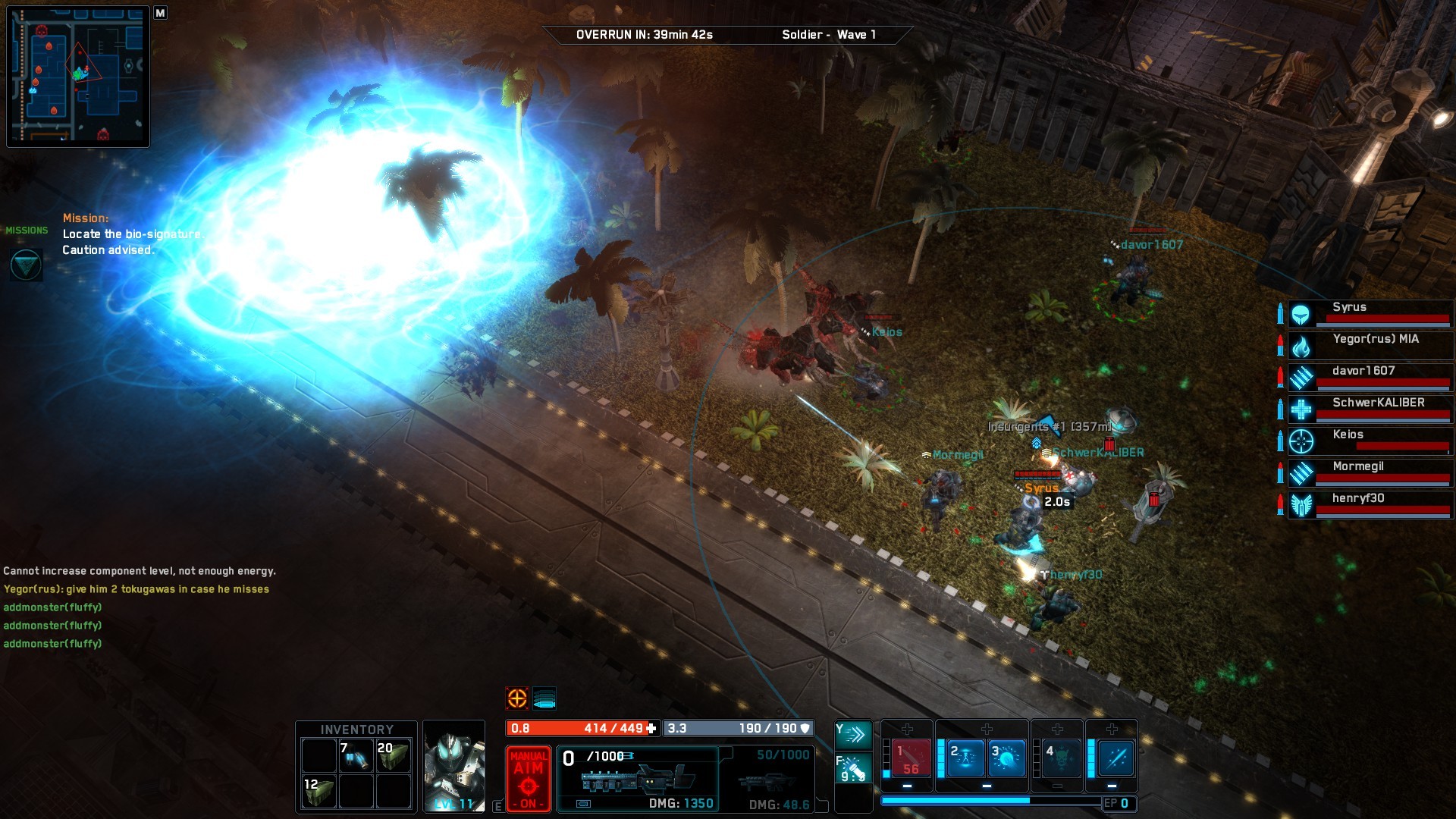Open the minimap in the corner
Screen dimensions: 1456x819
point(78,77)
